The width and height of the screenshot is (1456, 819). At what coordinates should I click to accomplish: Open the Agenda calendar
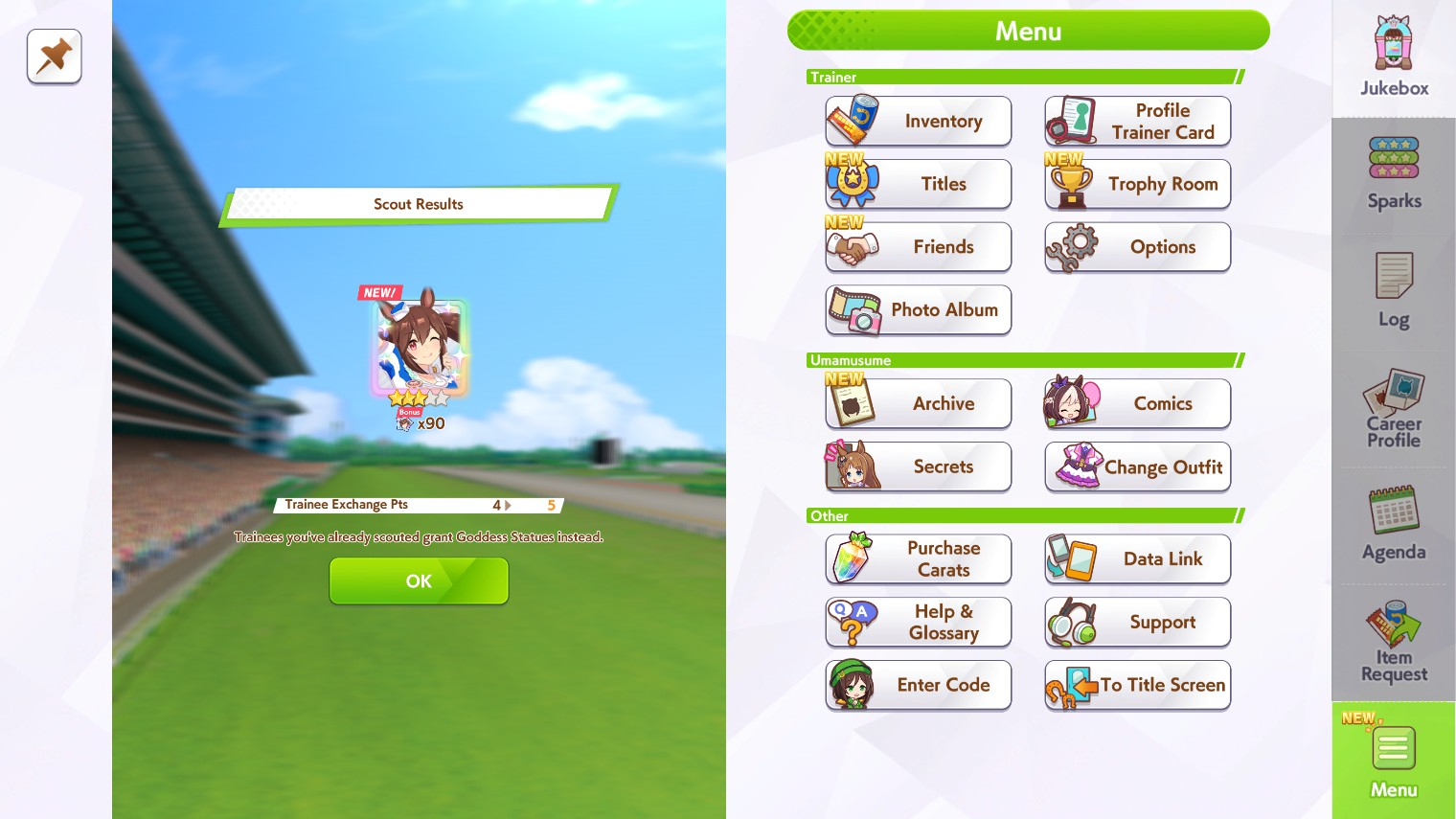tap(1394, 524)
